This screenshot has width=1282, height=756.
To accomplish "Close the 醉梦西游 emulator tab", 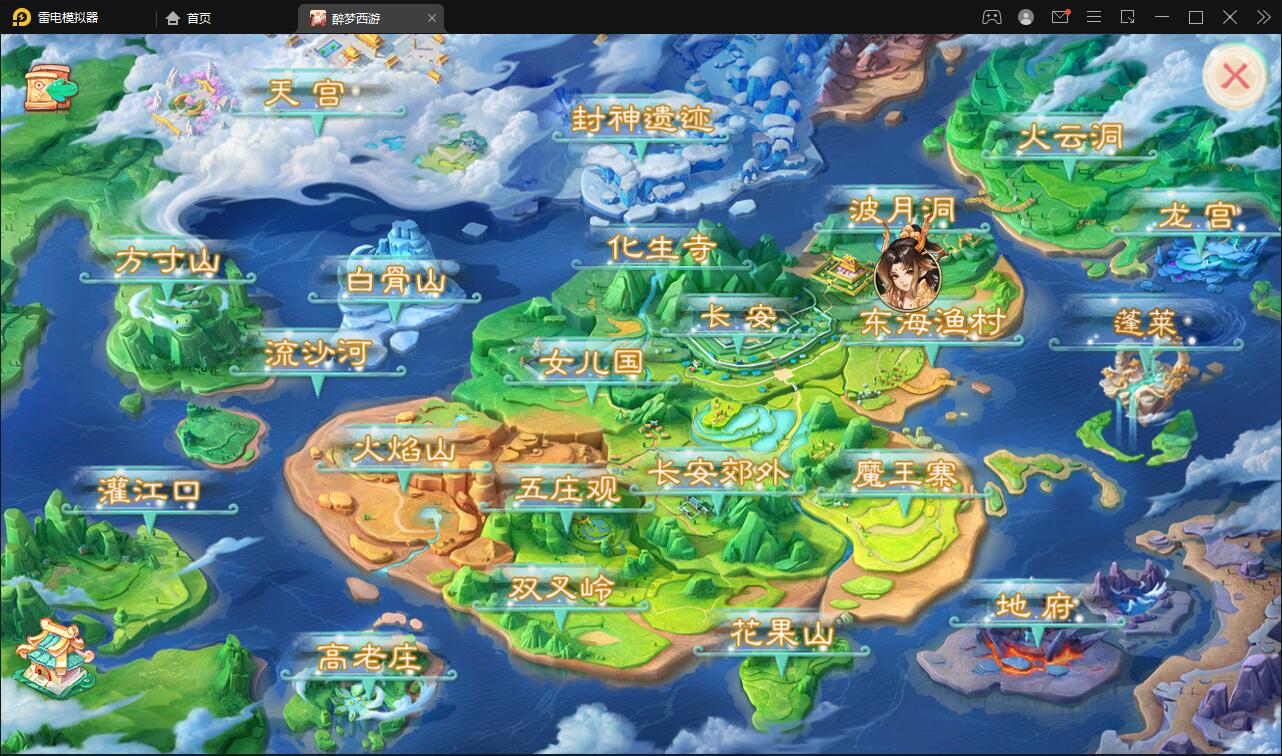I will coord(432,18).
